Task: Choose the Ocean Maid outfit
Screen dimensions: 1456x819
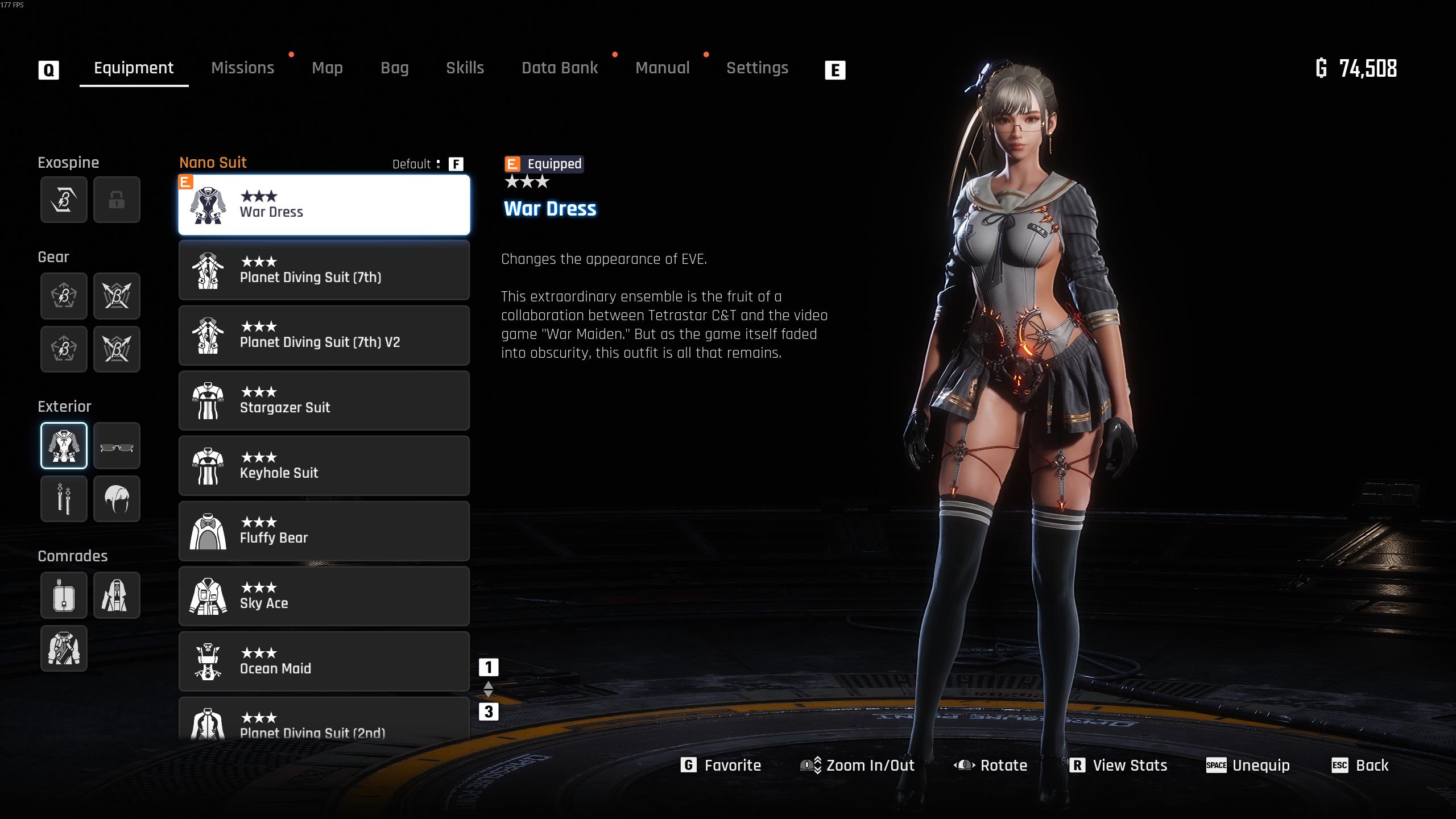Action: pos(324,661)
